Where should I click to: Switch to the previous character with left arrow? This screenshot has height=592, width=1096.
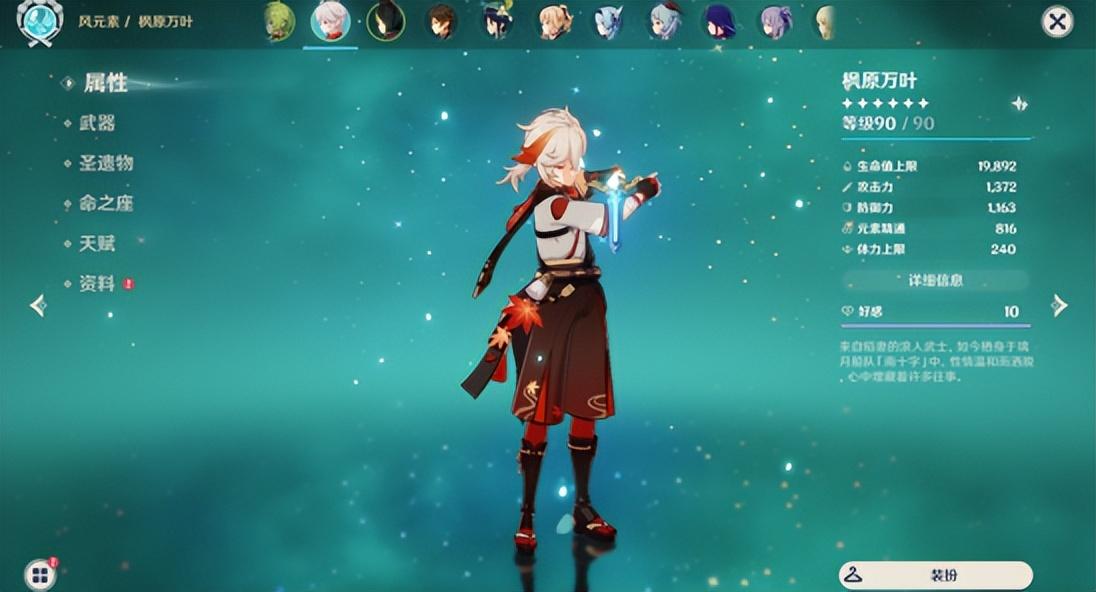pos(38,305)
